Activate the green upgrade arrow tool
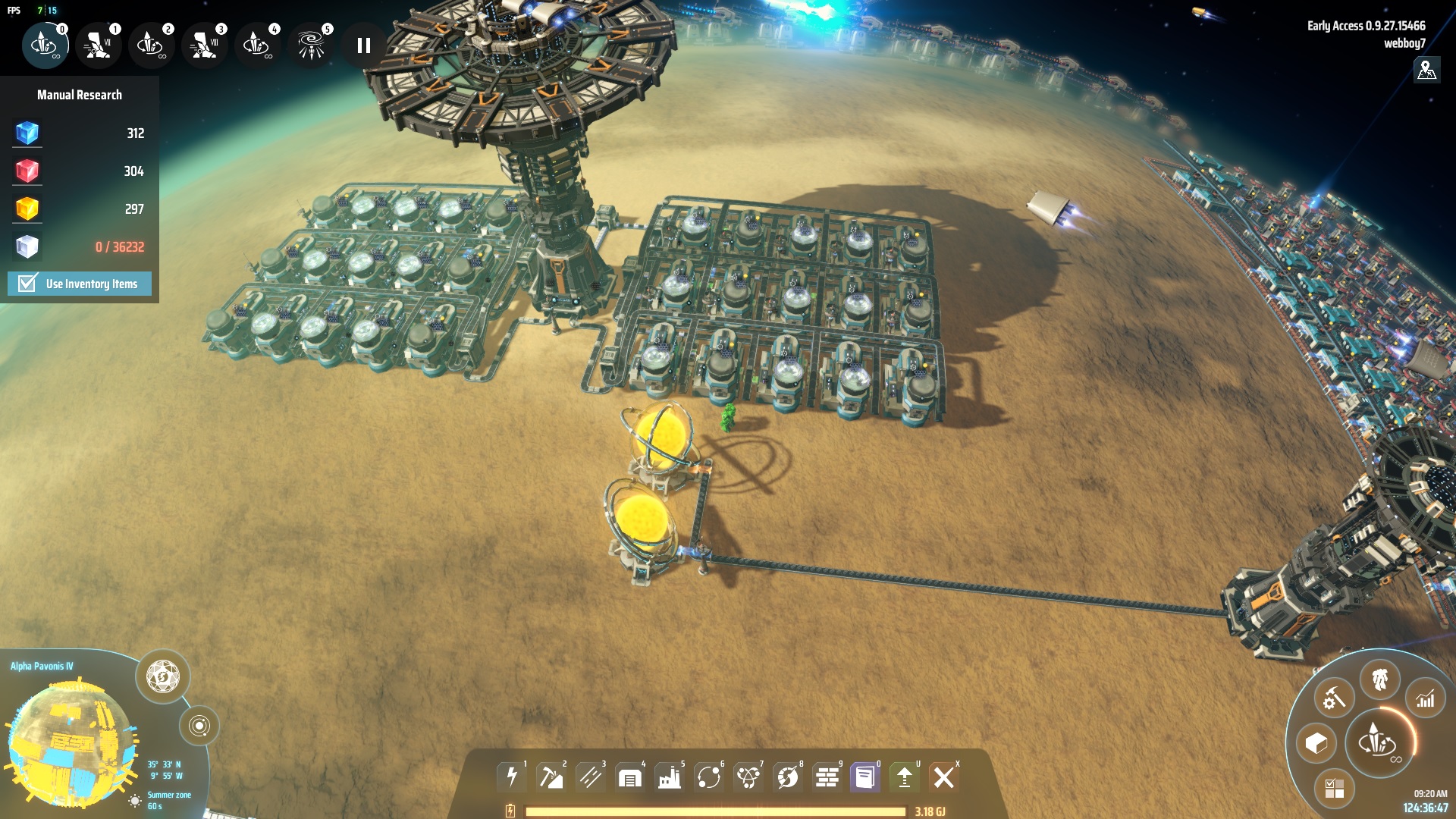This screenshot has width=1456, height=819. 905,777
